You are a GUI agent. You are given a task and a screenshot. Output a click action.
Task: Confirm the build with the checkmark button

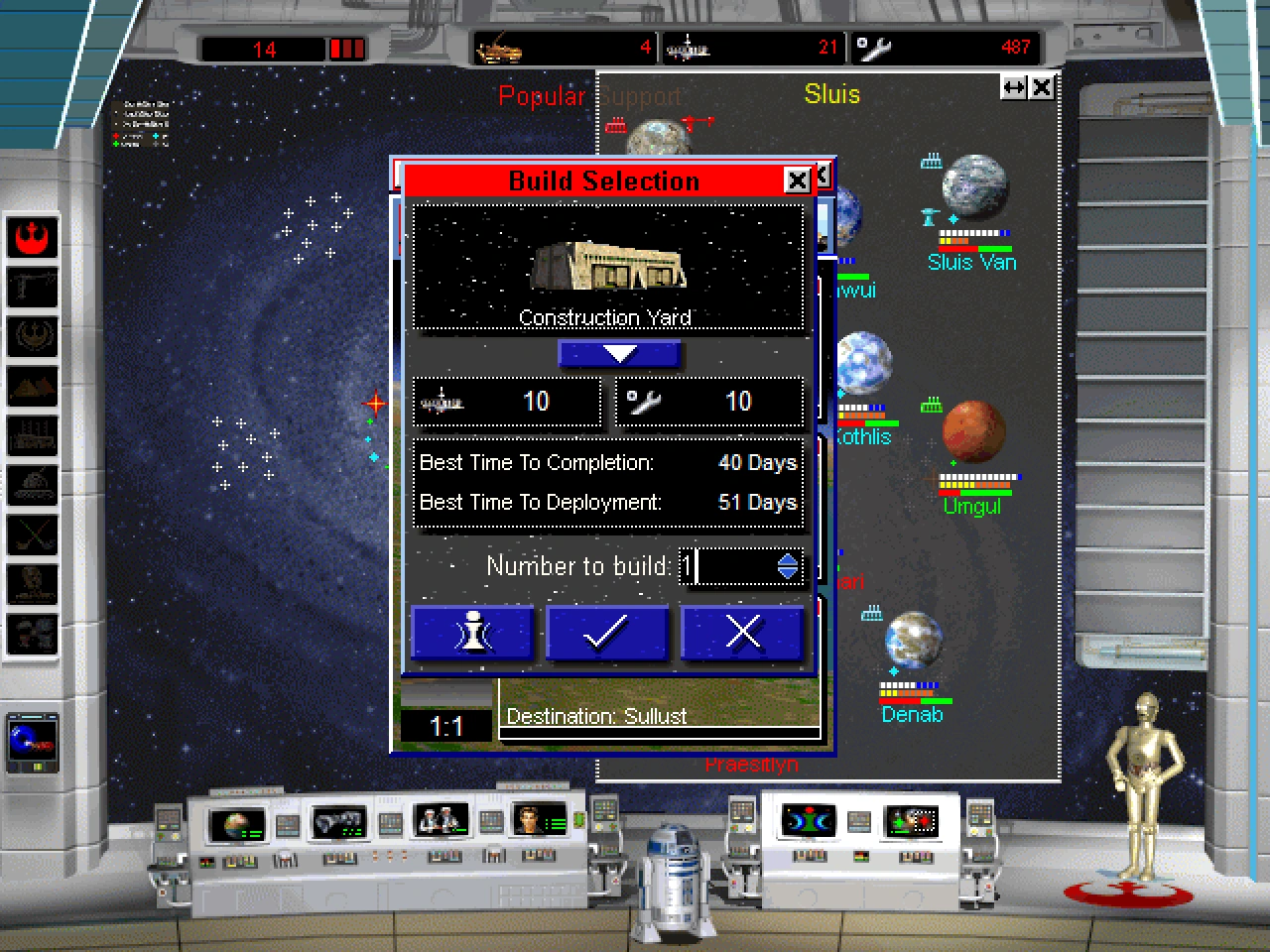click(x=606, y=633)
